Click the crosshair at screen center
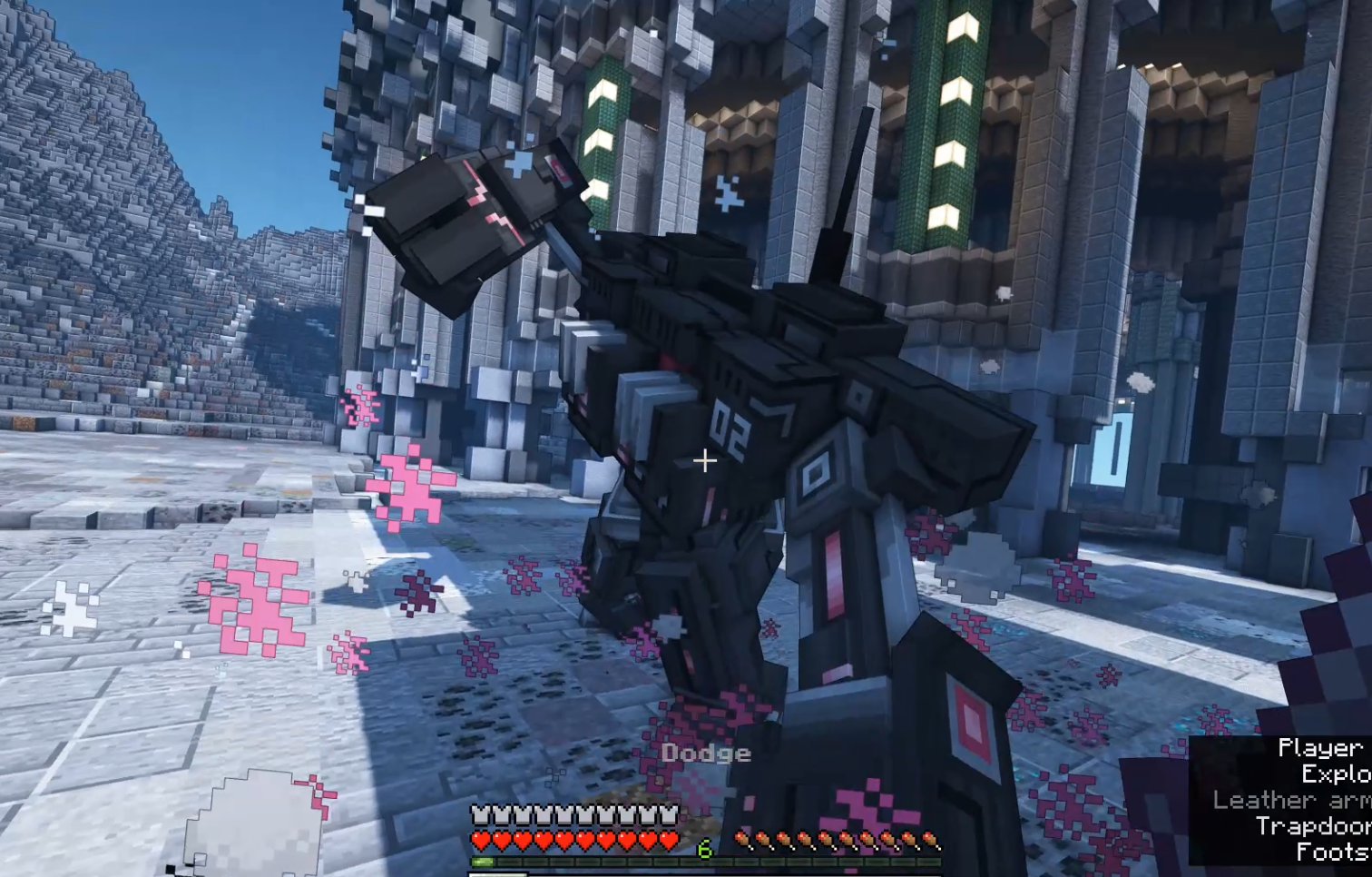 pyautogui.click(x=703, y=462)
